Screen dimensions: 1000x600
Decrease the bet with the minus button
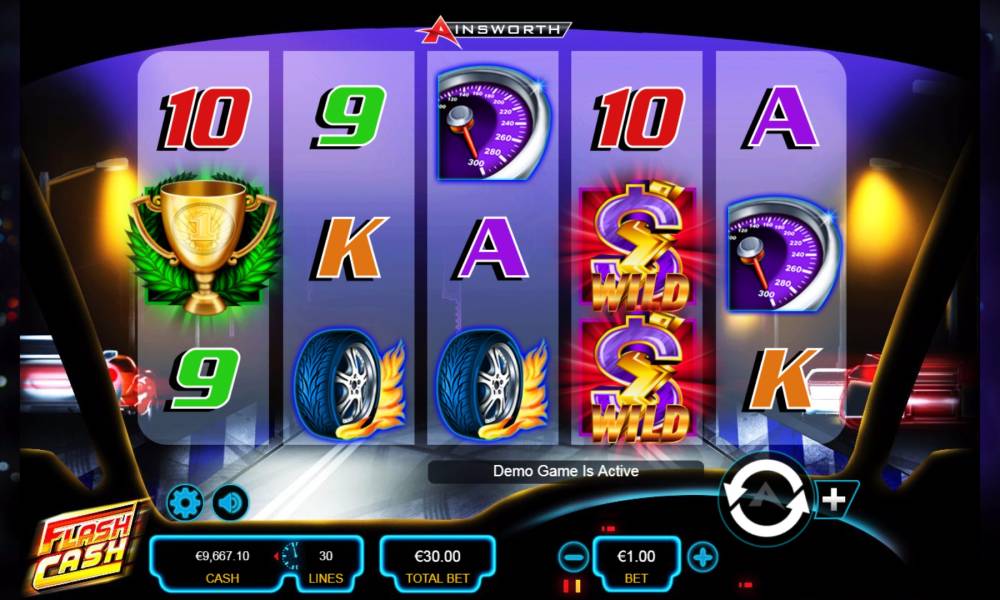573,557
